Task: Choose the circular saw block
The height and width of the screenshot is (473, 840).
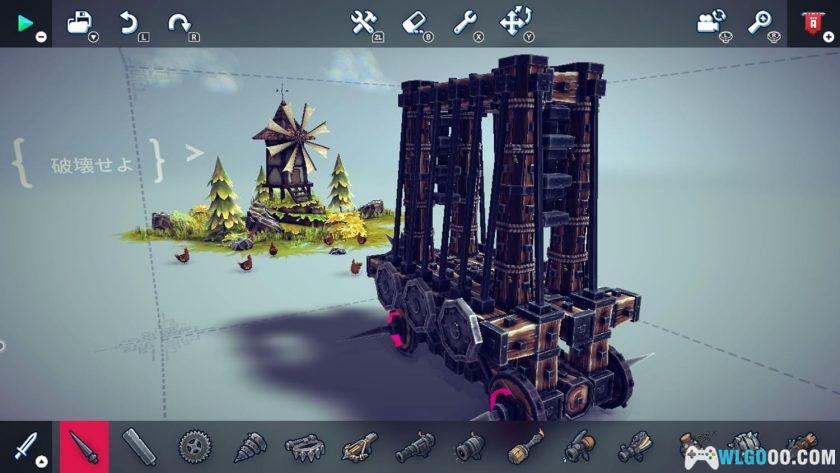Action: click(193, 446)
